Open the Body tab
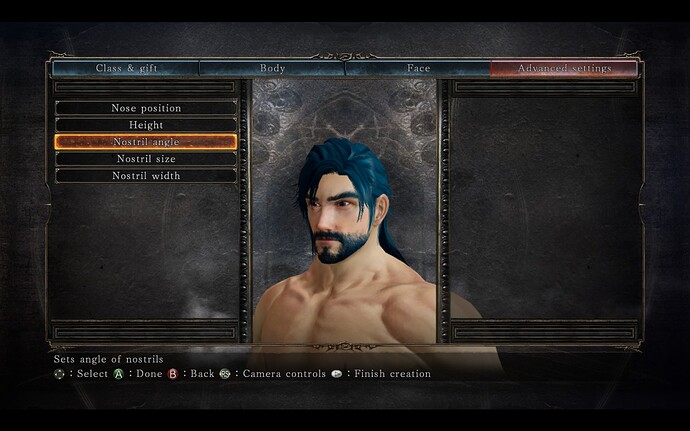 pos(272,68)
